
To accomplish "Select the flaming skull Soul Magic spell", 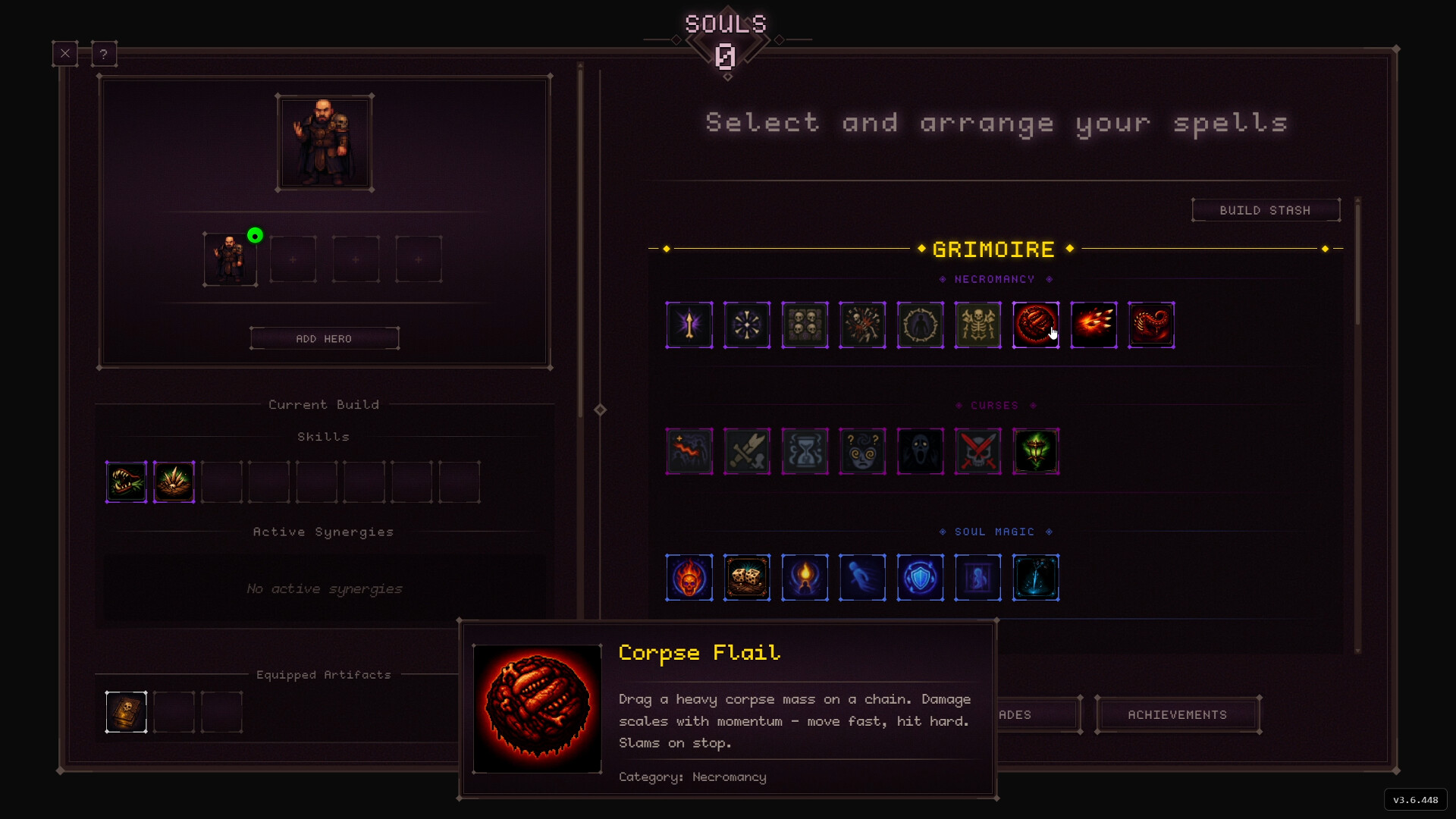I will 689,577.
